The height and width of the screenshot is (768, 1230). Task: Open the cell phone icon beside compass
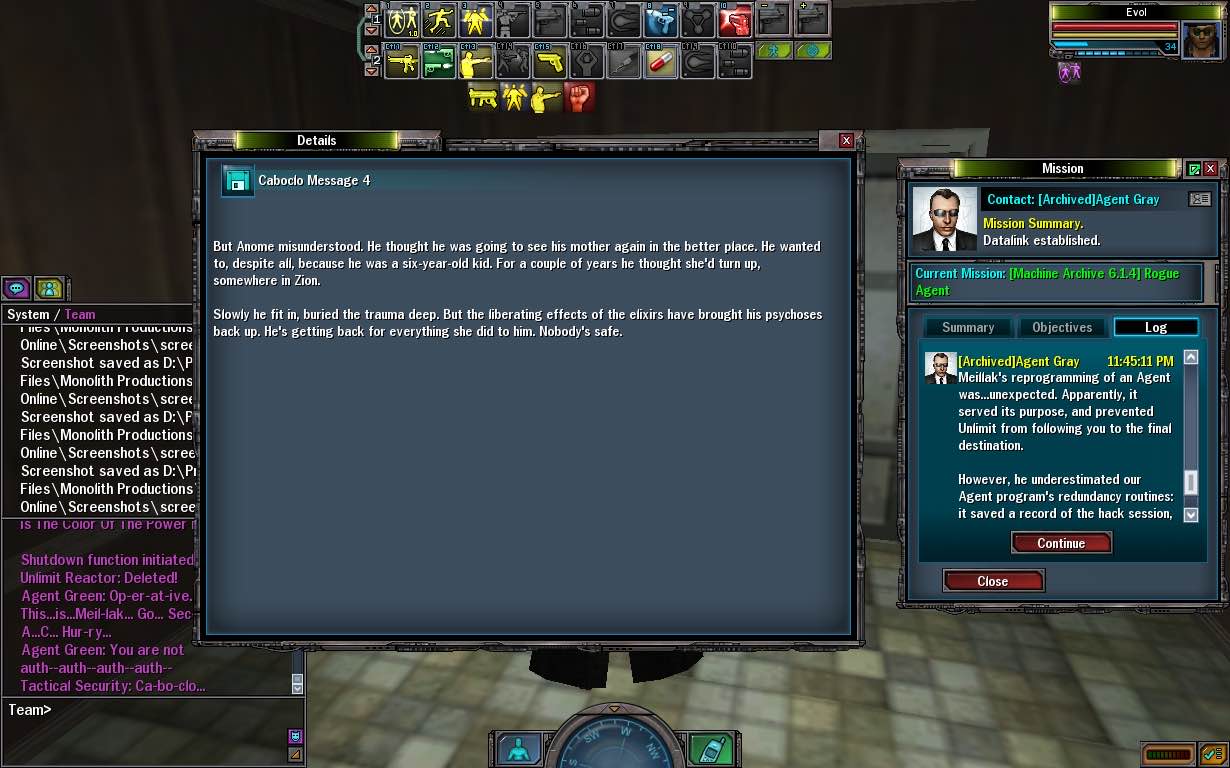(x=711, y=749)
